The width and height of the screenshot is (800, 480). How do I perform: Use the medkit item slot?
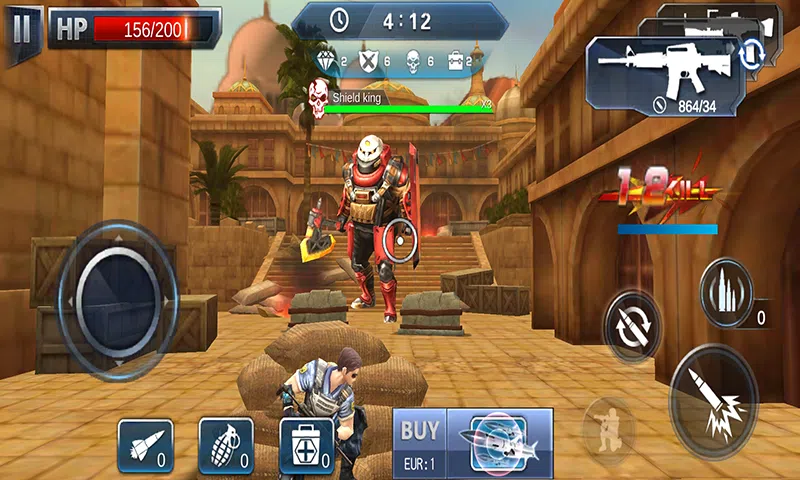pyautogui.click(x=306, y=445)
